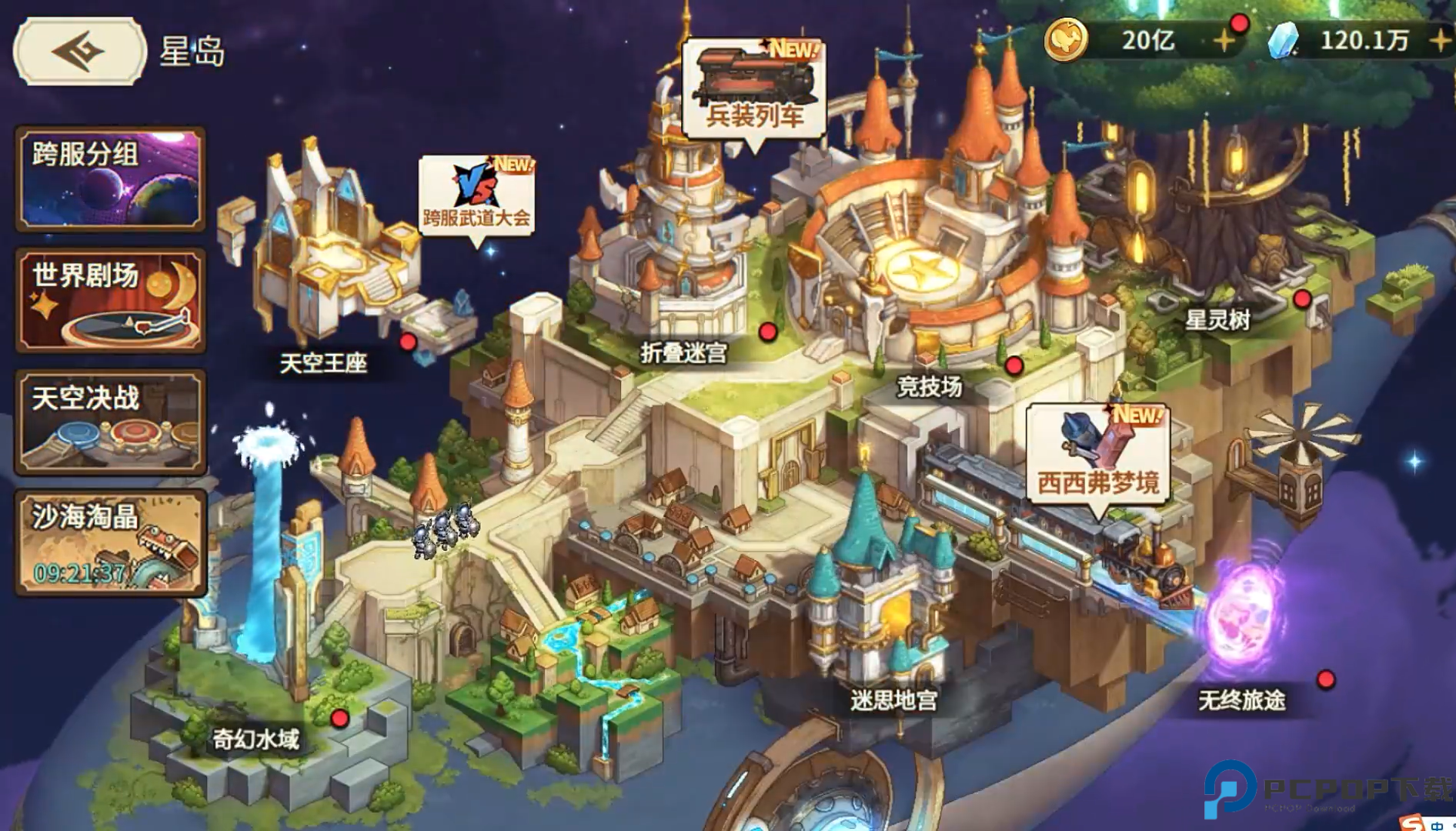Go back using the arrow button
The width and height of the screenshot is (1456, 831).
(79, 52)
